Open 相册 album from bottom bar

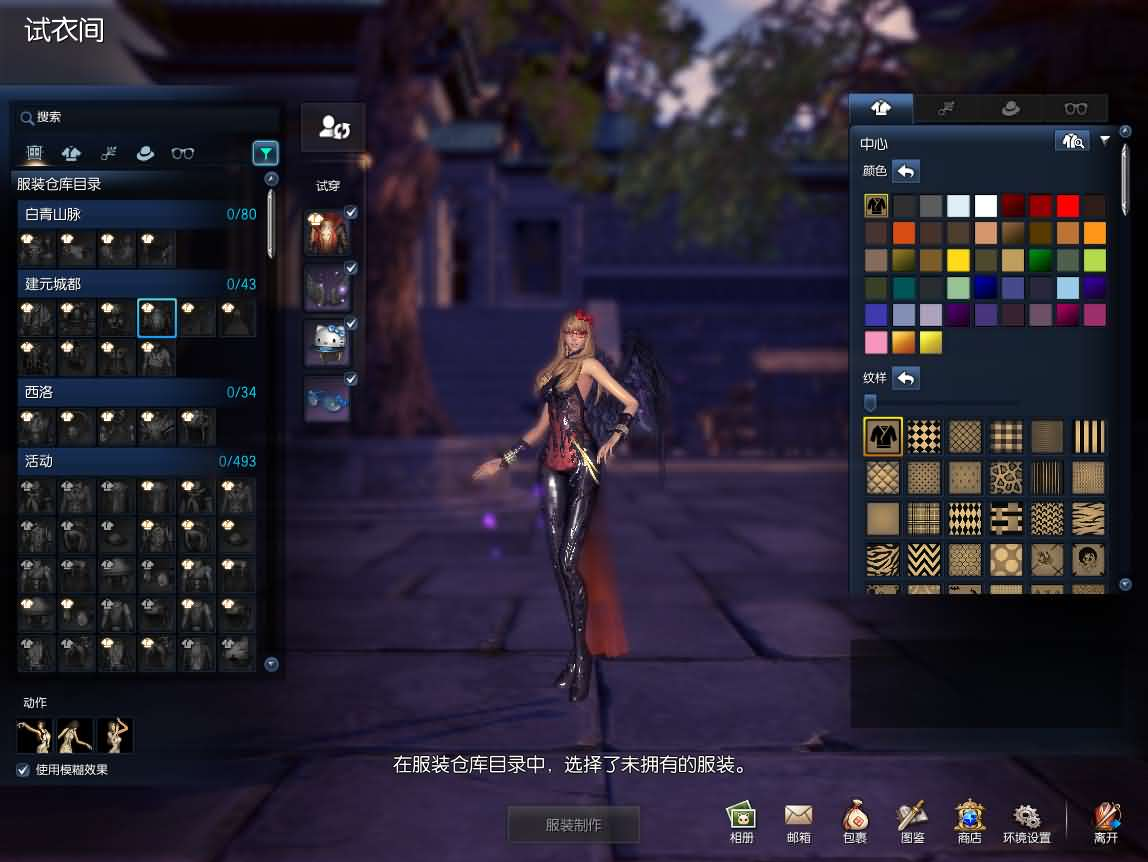point(741,822)
